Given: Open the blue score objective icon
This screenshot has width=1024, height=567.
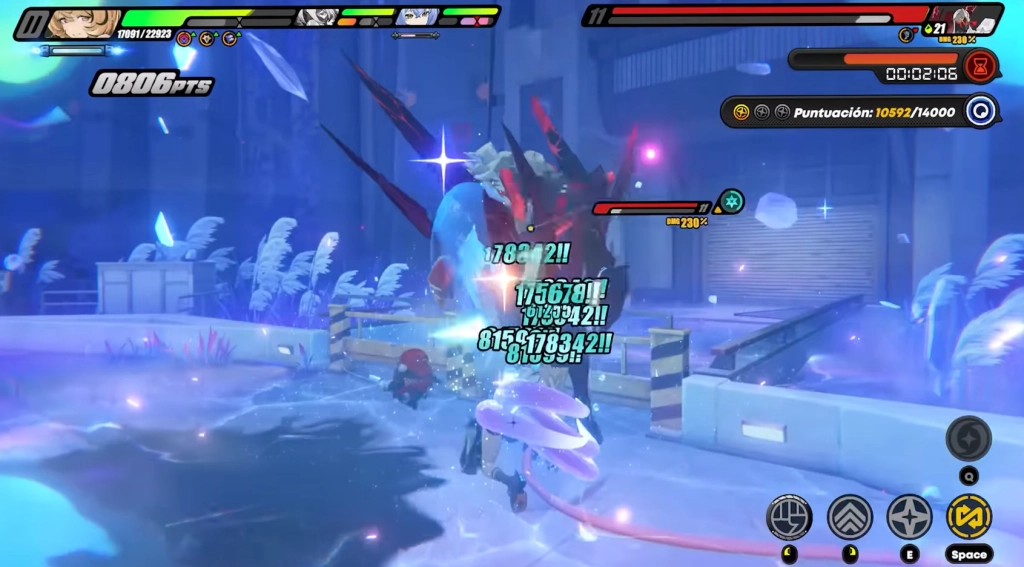Looking at the screenshot, I should (981, 111).
